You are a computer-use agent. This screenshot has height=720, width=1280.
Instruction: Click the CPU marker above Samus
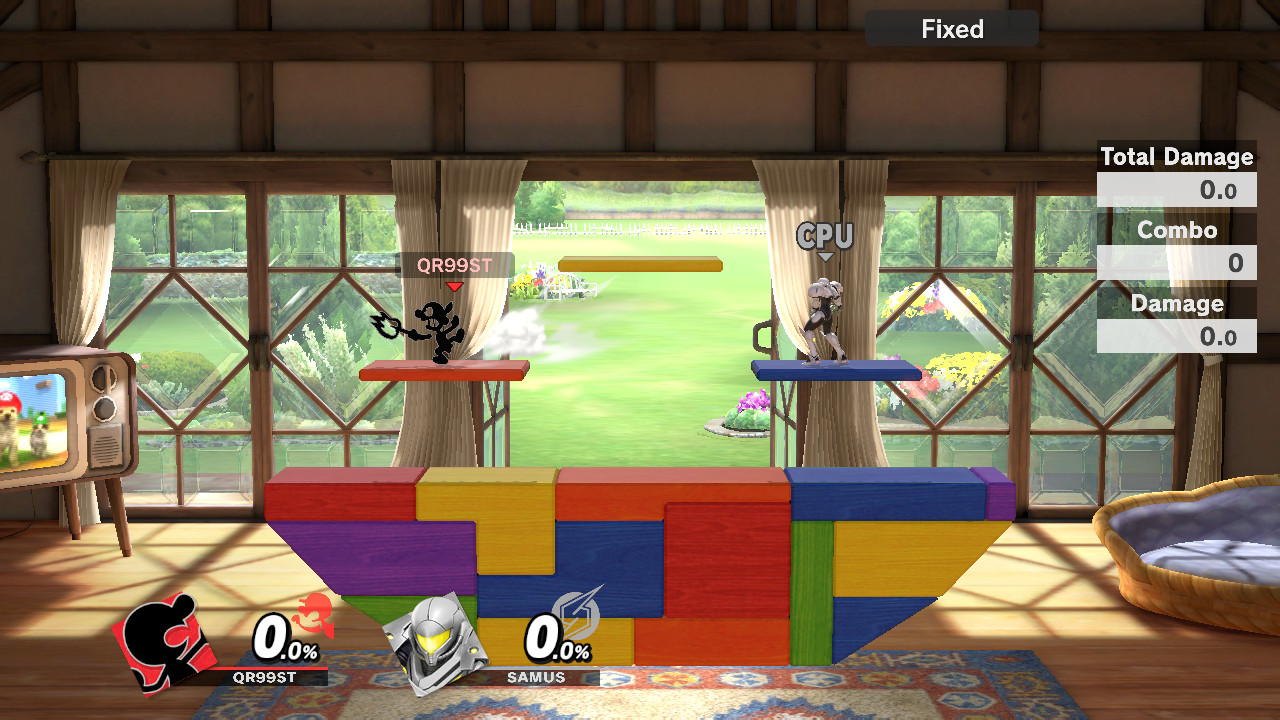click(x=825, y=237)
